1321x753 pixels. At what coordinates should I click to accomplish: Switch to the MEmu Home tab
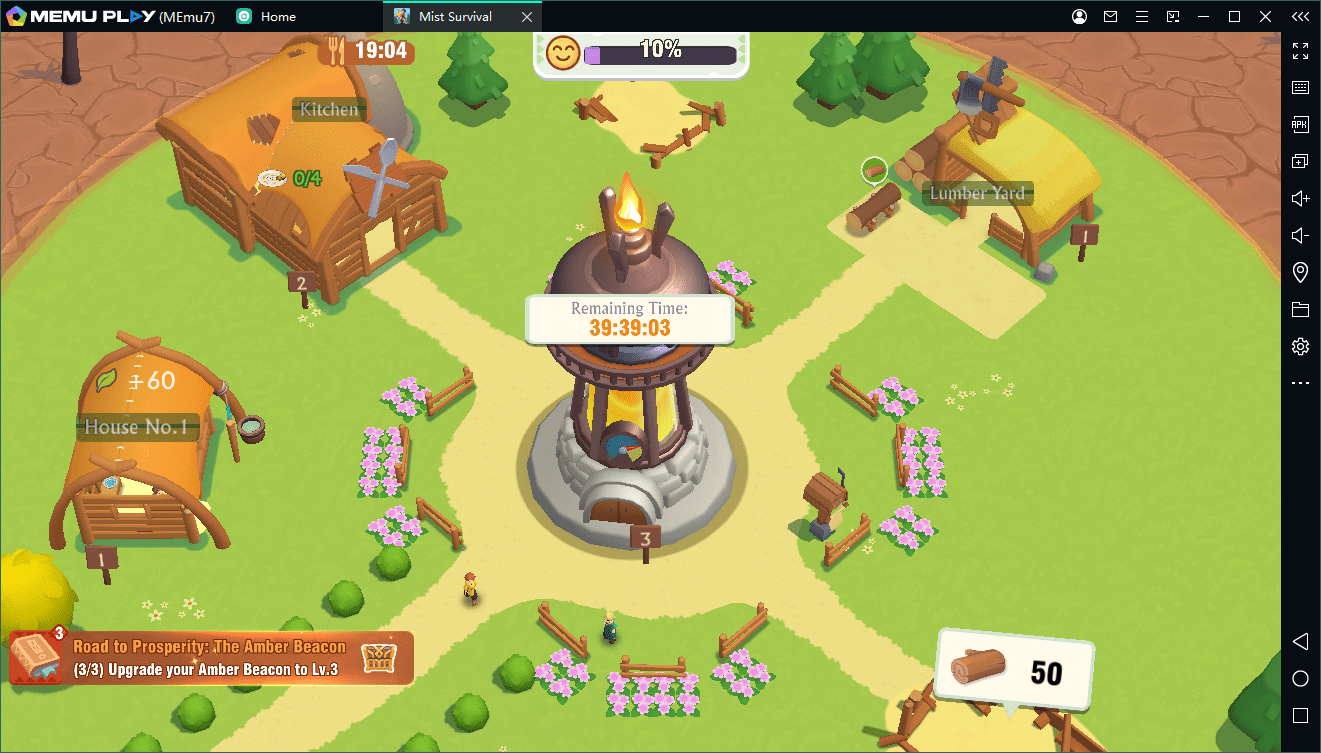click(x=267, y=16)
